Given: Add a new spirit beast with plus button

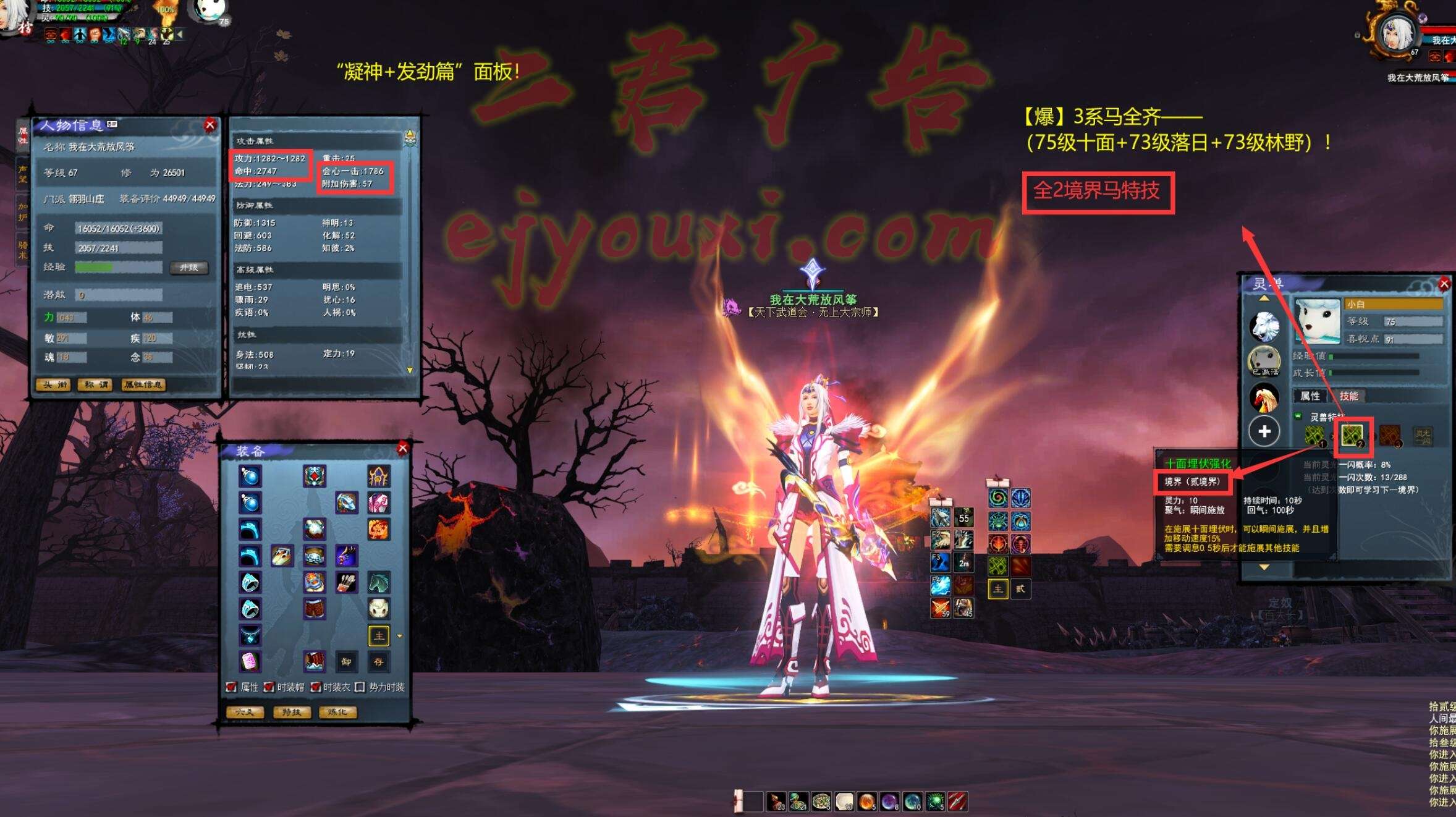Looking at the screenshot, I should coord(1264,431).
